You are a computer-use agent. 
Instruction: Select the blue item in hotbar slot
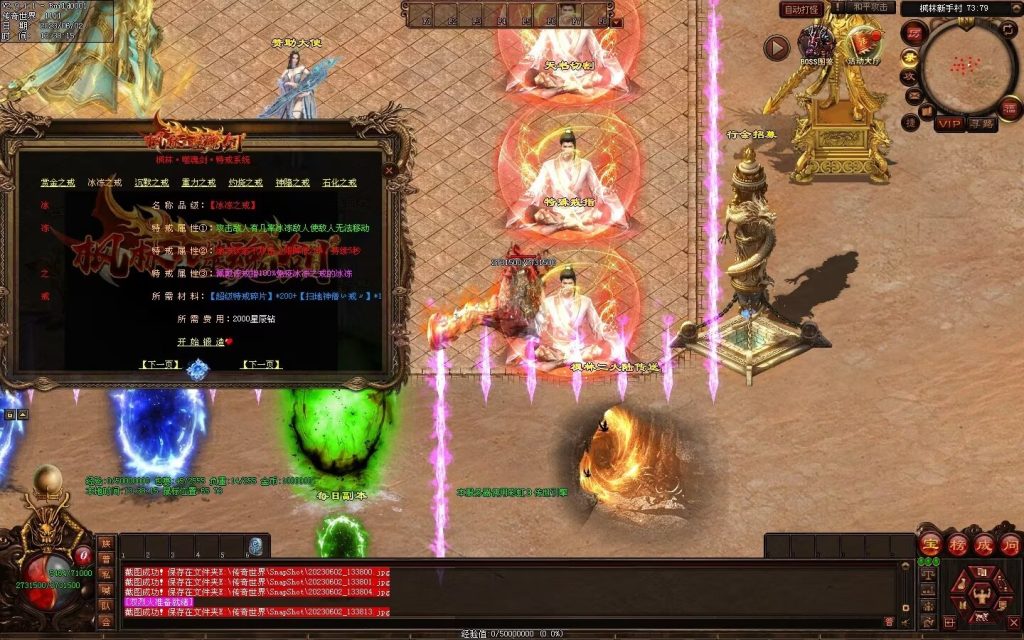click(x=256, y=546)
